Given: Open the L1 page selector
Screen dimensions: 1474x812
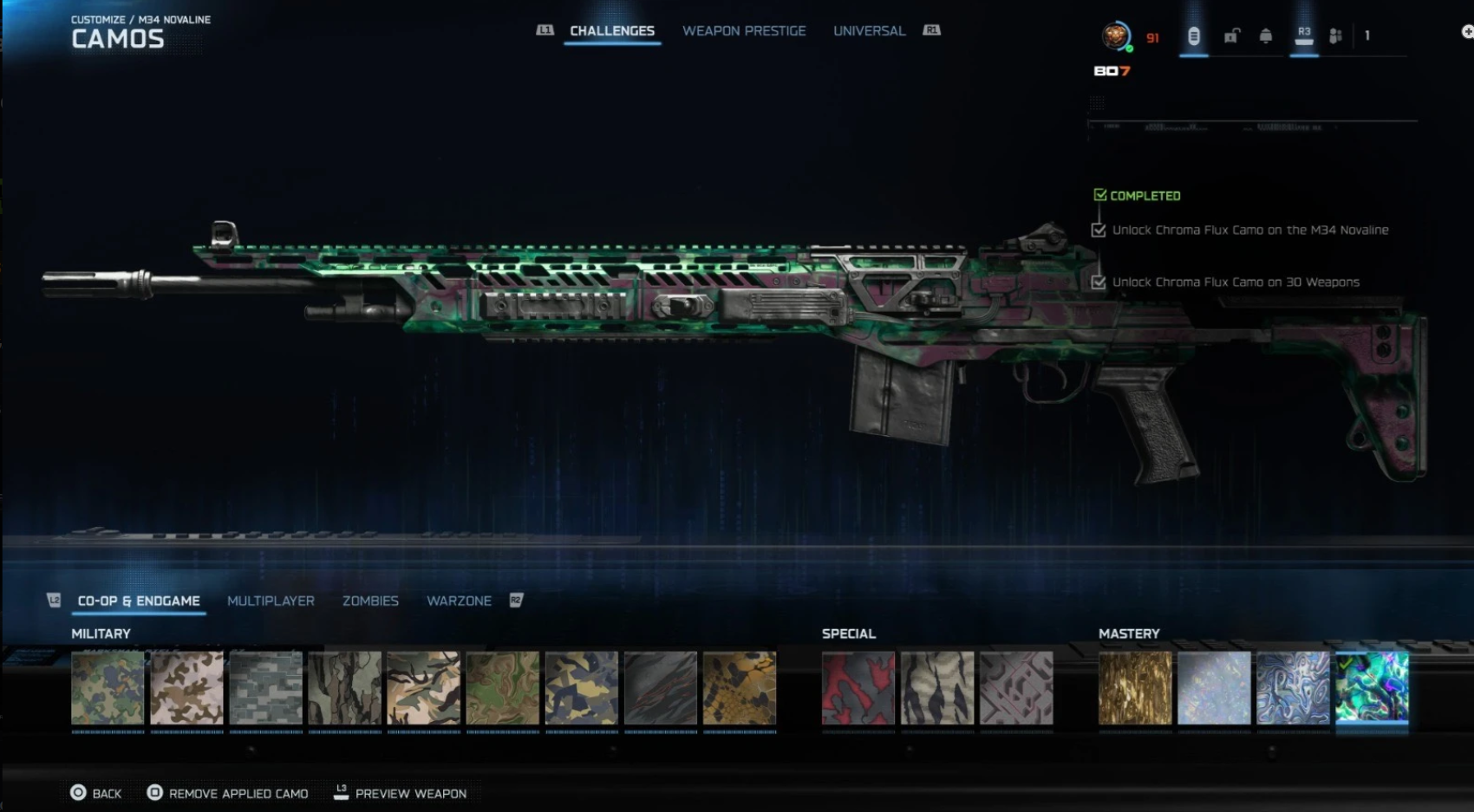Looking at the screenshot, I should click(545, 29).
